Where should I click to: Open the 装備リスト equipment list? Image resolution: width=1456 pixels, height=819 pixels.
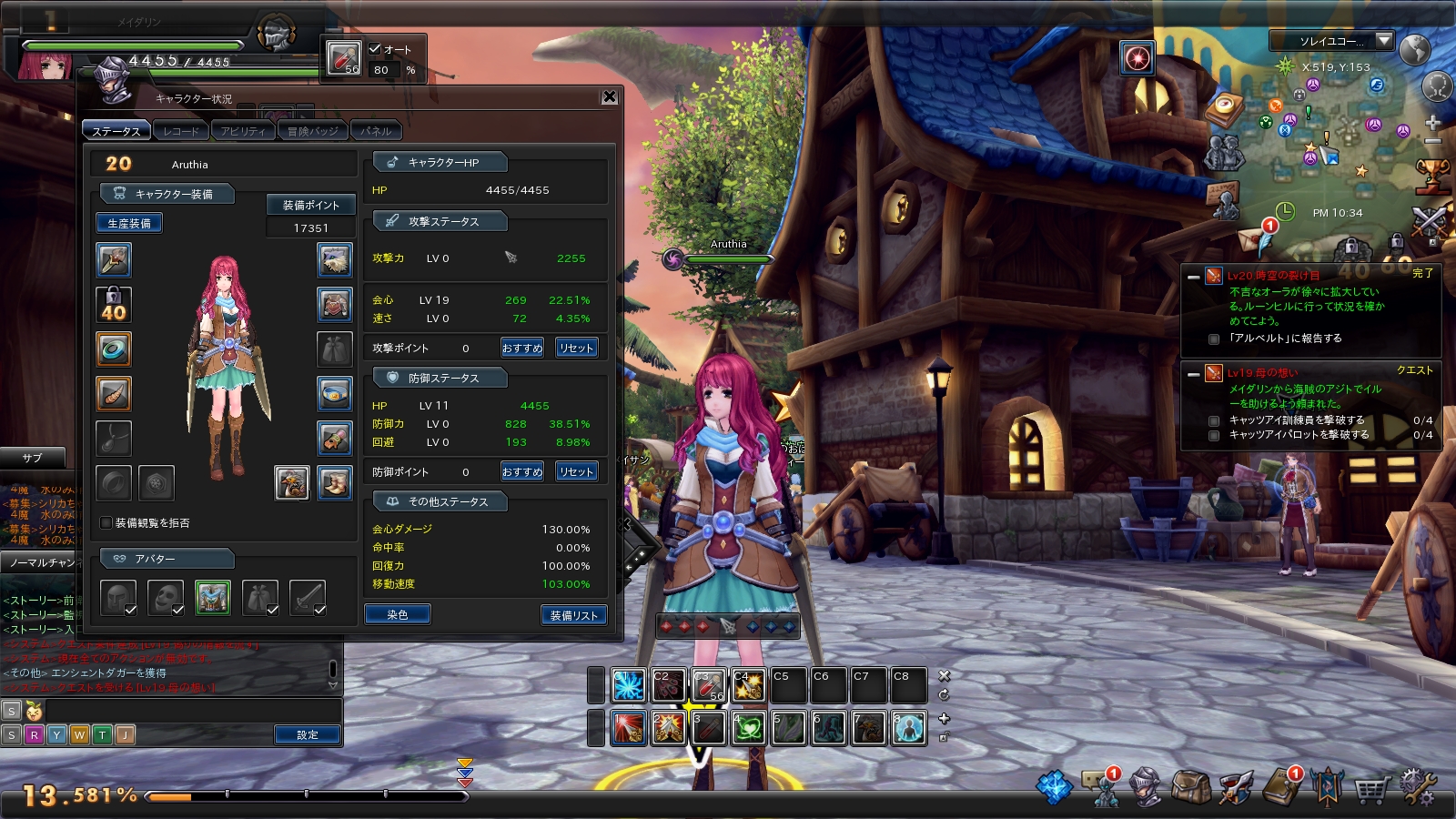(573, 615)
